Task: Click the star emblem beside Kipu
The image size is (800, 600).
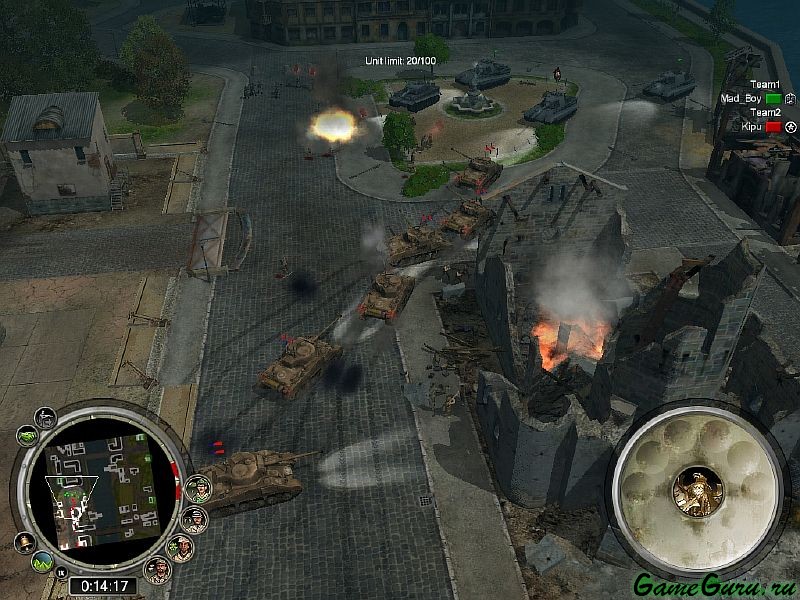Action: pyautogui.click(x=789, y=127)
